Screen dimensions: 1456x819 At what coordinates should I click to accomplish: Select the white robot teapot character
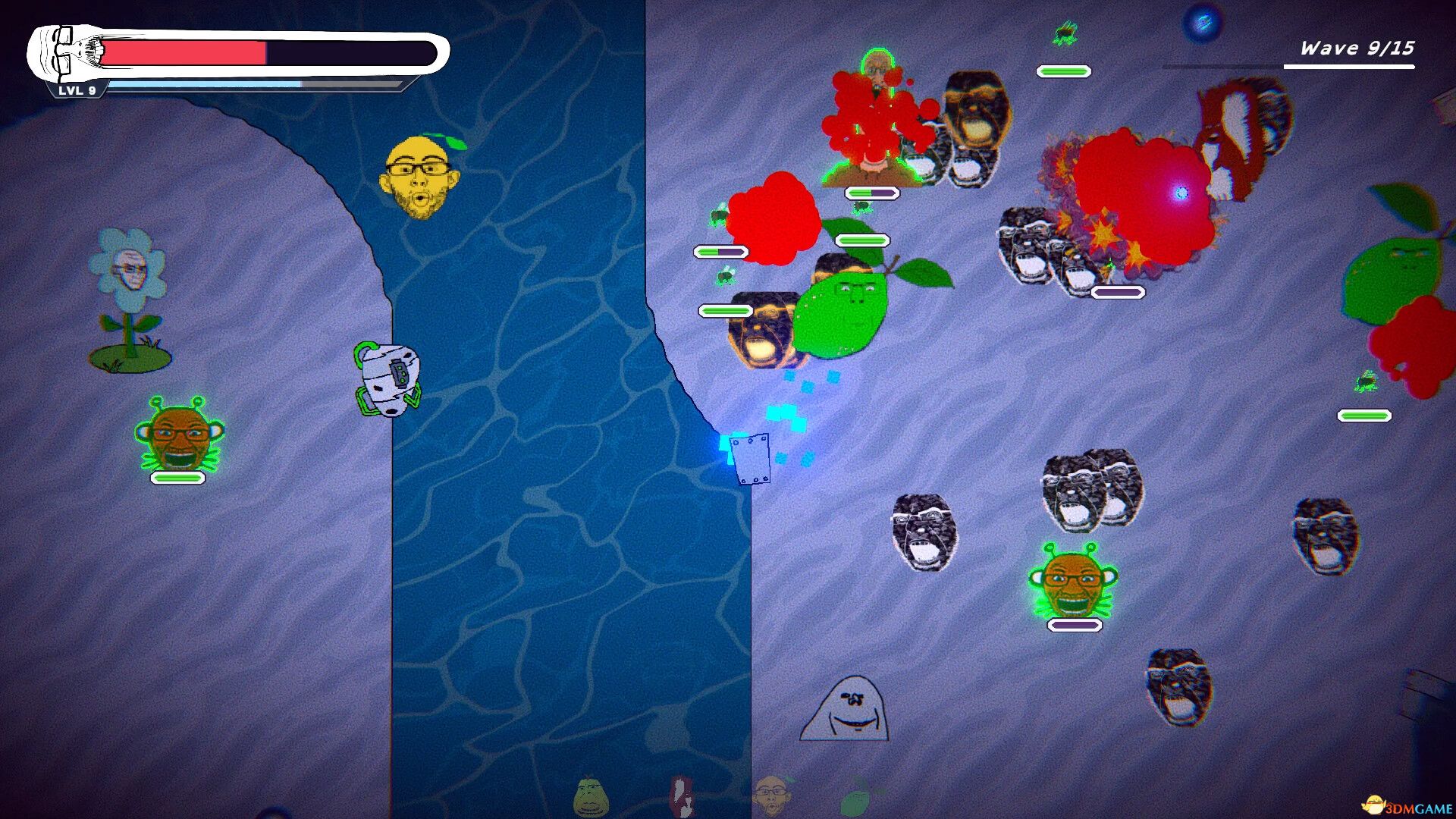pyautogui.click(x=388, y=377)
